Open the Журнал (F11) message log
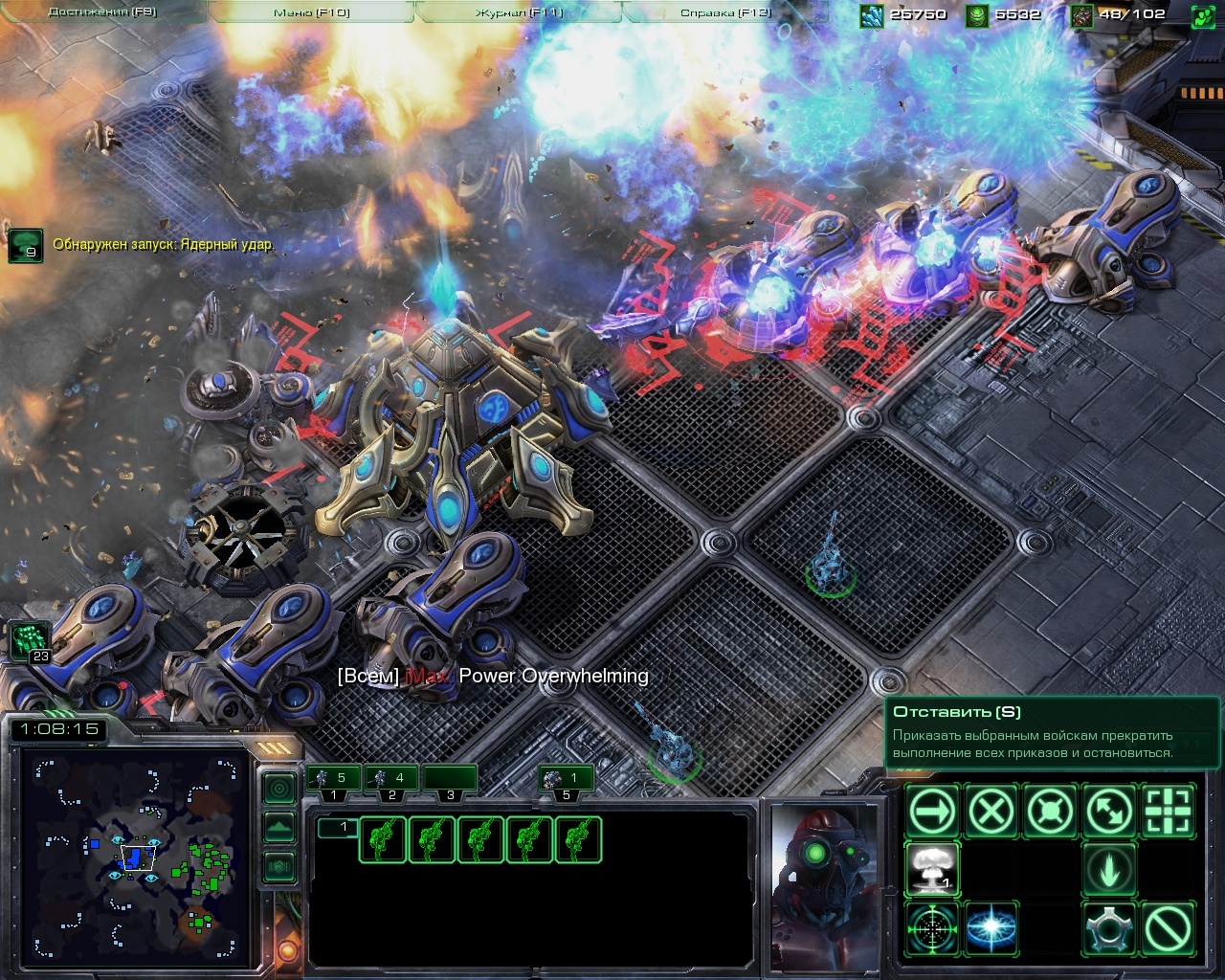Screen dimensions: 1225x980 click(519, 12)
